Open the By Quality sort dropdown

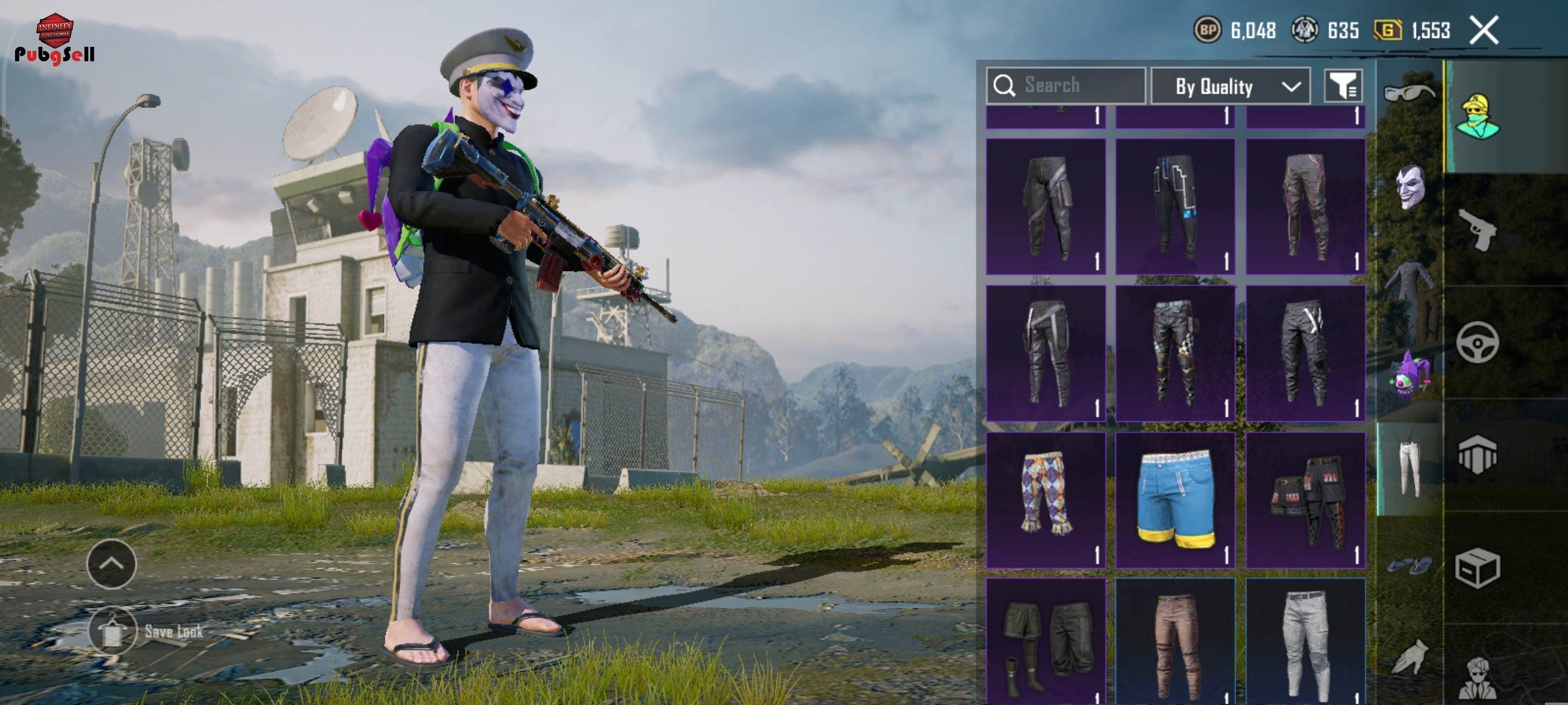click(x=1230, y=86)
